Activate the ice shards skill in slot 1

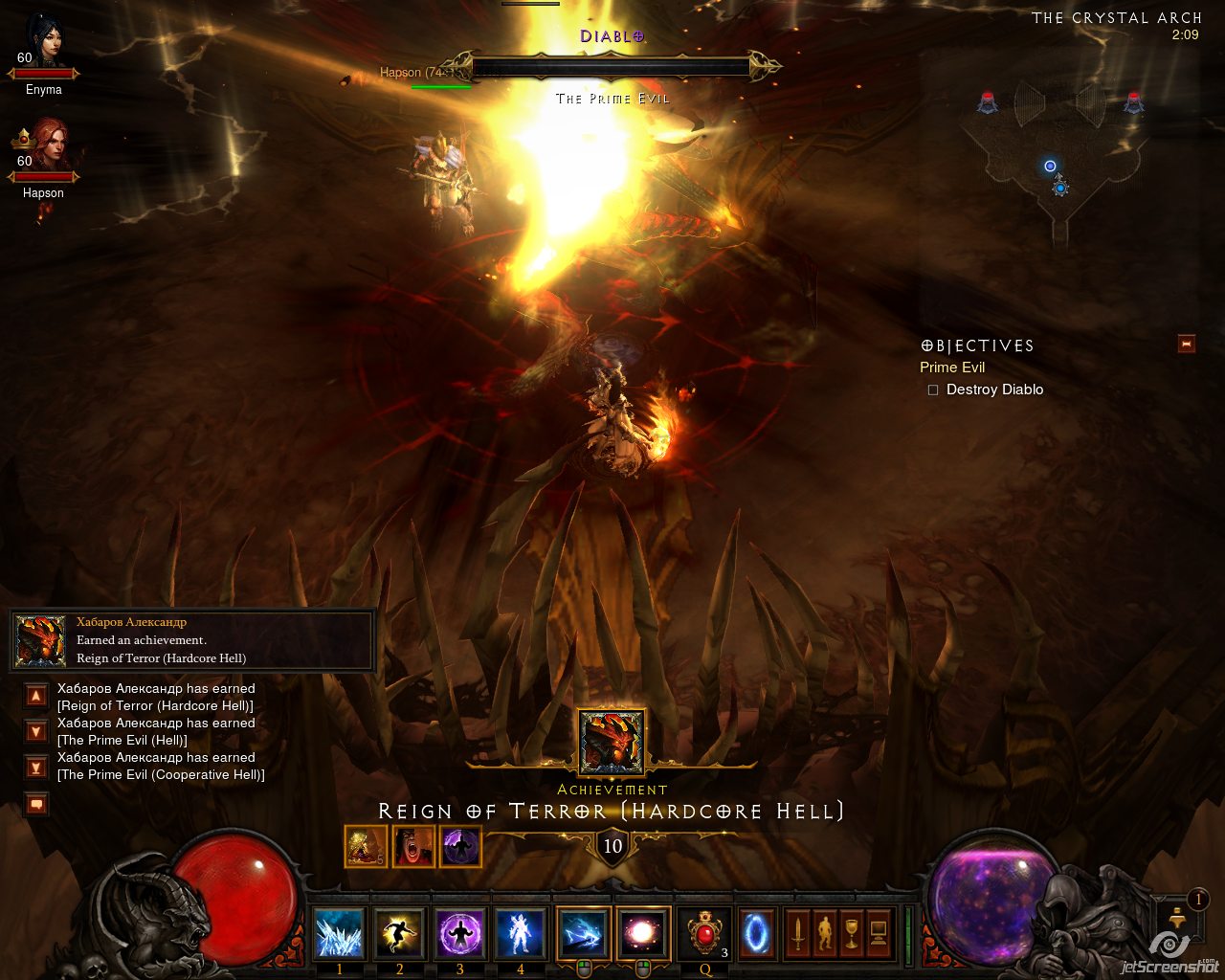tap(339, 933)
